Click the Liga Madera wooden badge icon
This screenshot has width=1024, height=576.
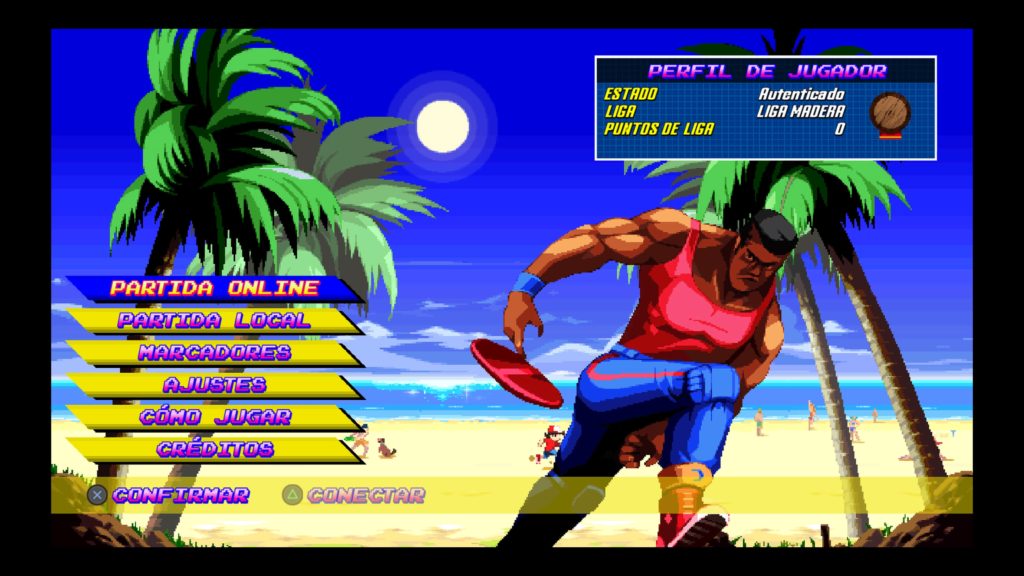(x=889, y=113)
